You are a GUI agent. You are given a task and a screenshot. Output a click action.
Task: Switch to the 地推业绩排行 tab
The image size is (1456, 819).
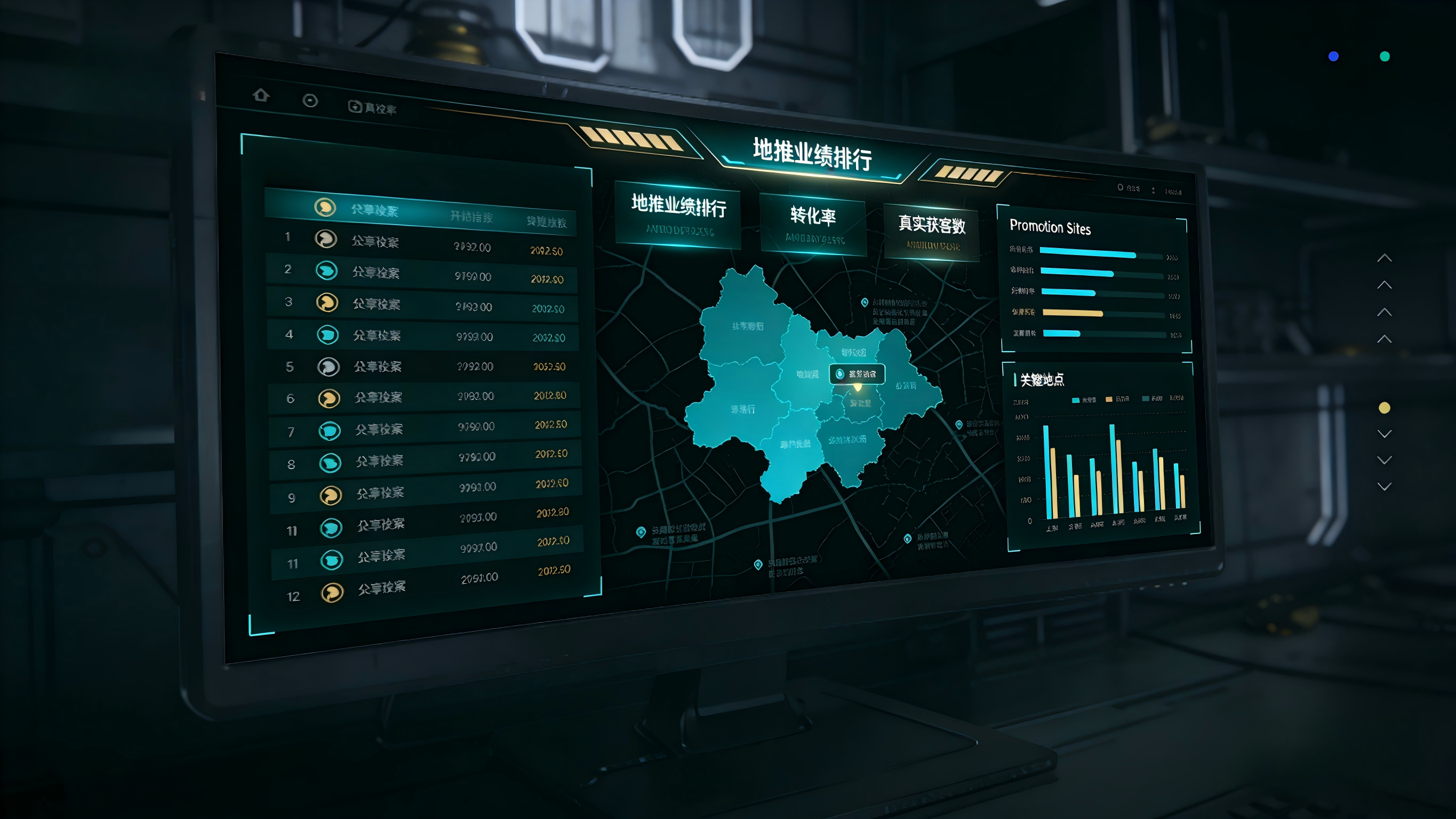tap(678, 214)
